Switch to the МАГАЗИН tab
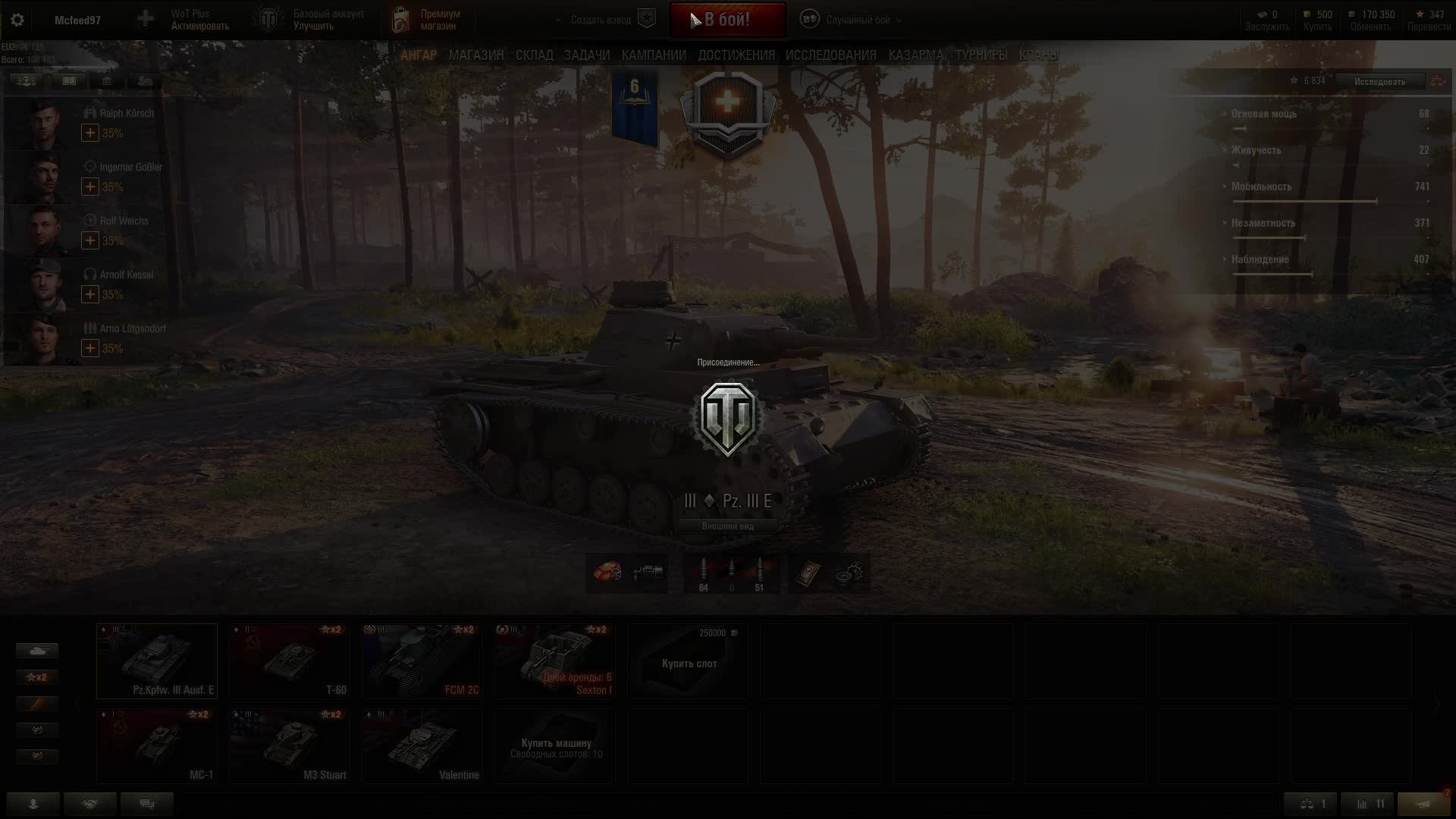 (475, 55)
